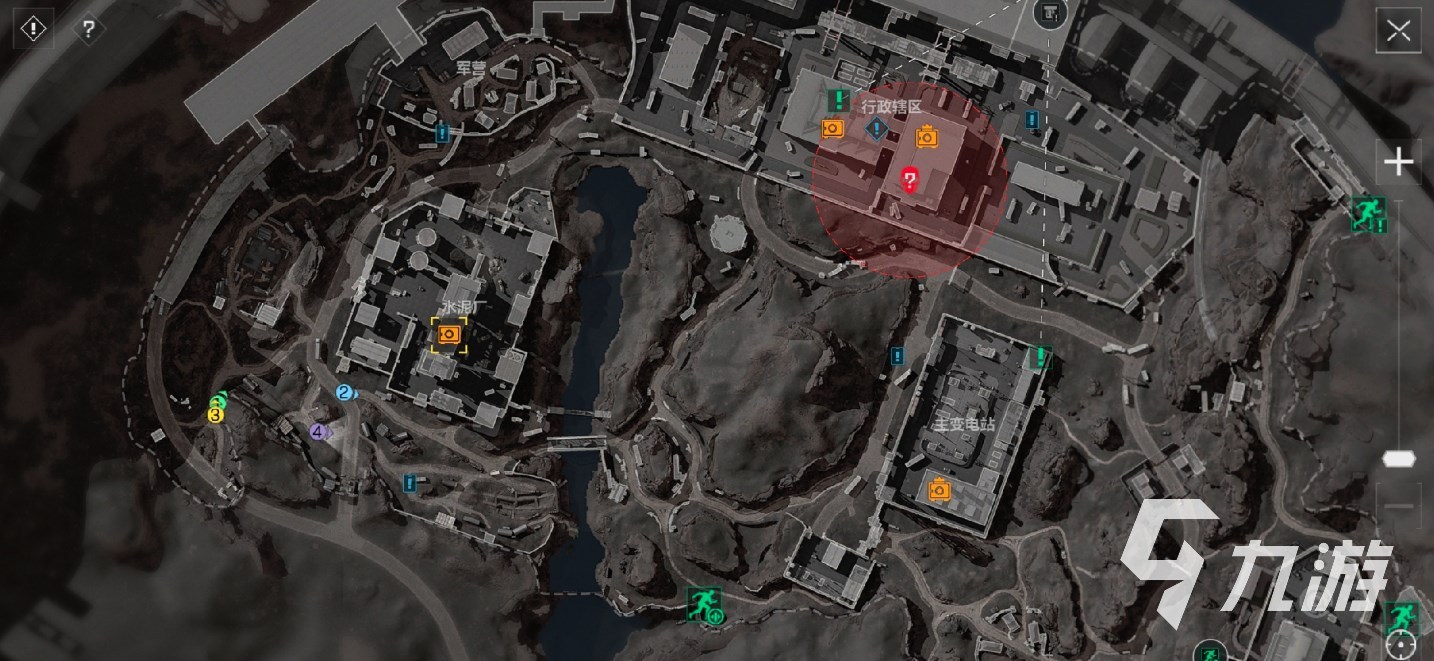Select the crowned safe marker in 行政辖区
Image resolution: width=1434 pixels, height=661 pixels.
point(927,136)
